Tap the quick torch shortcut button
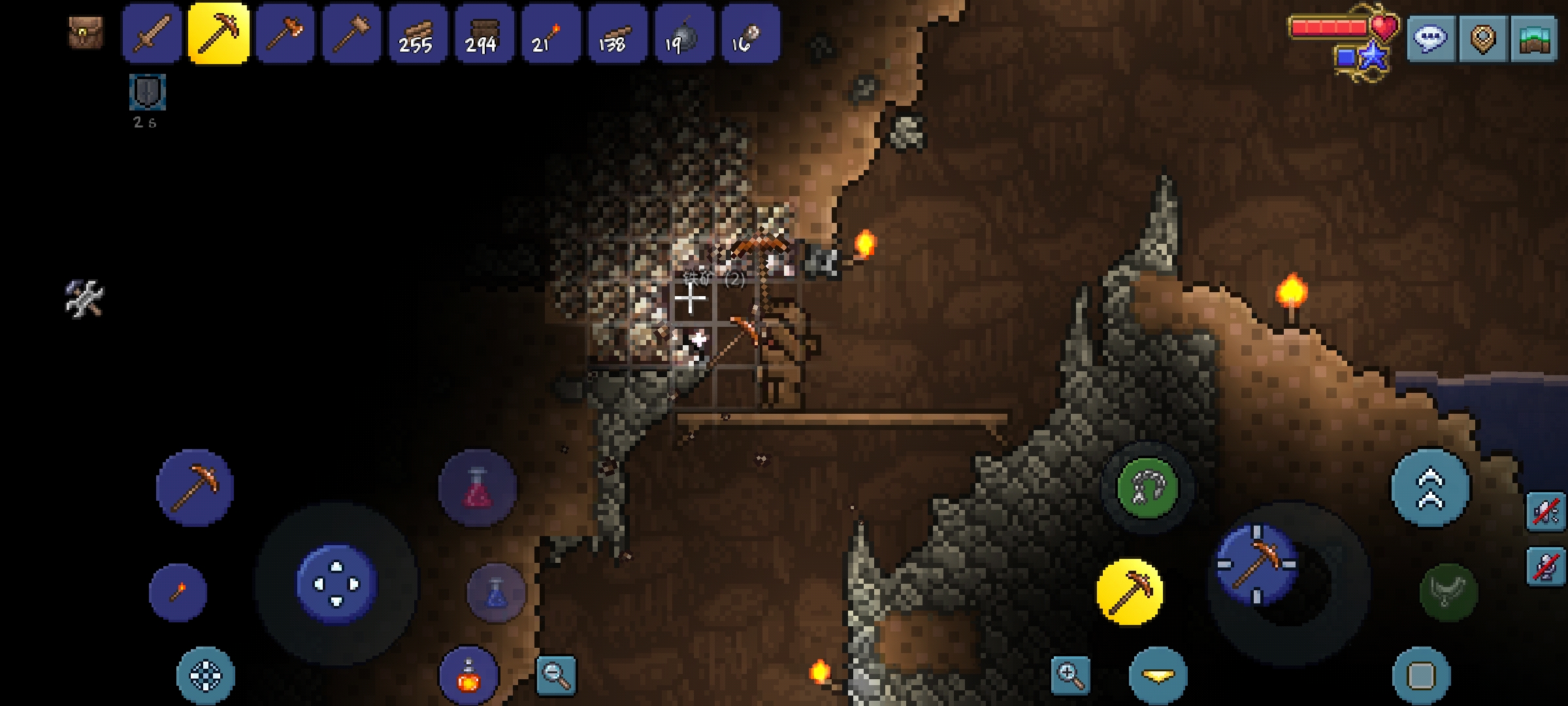 click(x=178, y=592)
